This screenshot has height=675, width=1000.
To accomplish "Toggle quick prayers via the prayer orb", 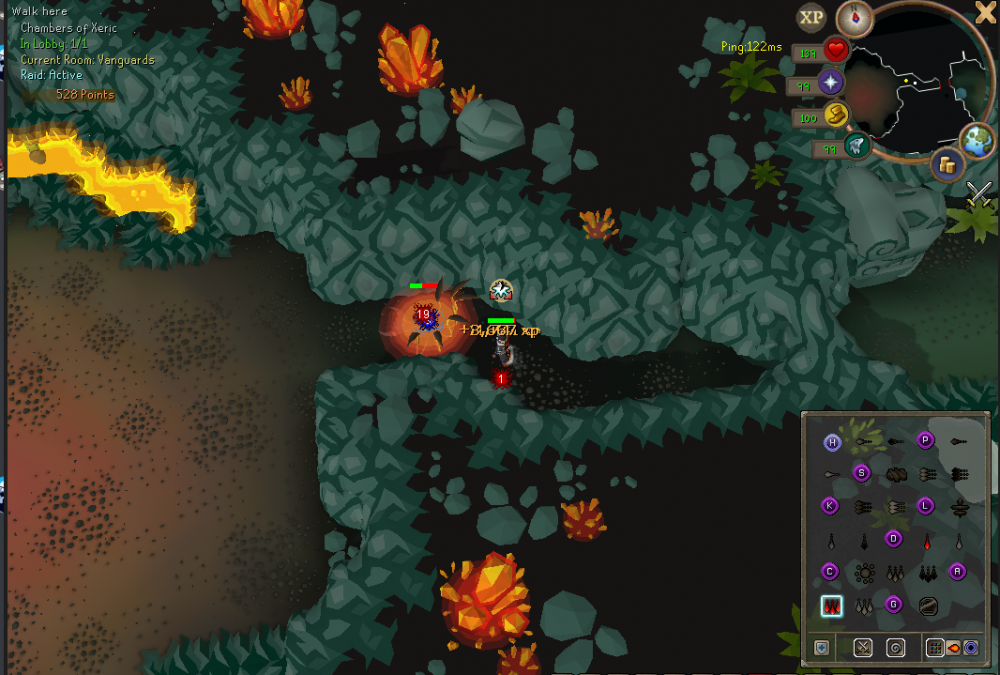I will (x=831, y=82).
